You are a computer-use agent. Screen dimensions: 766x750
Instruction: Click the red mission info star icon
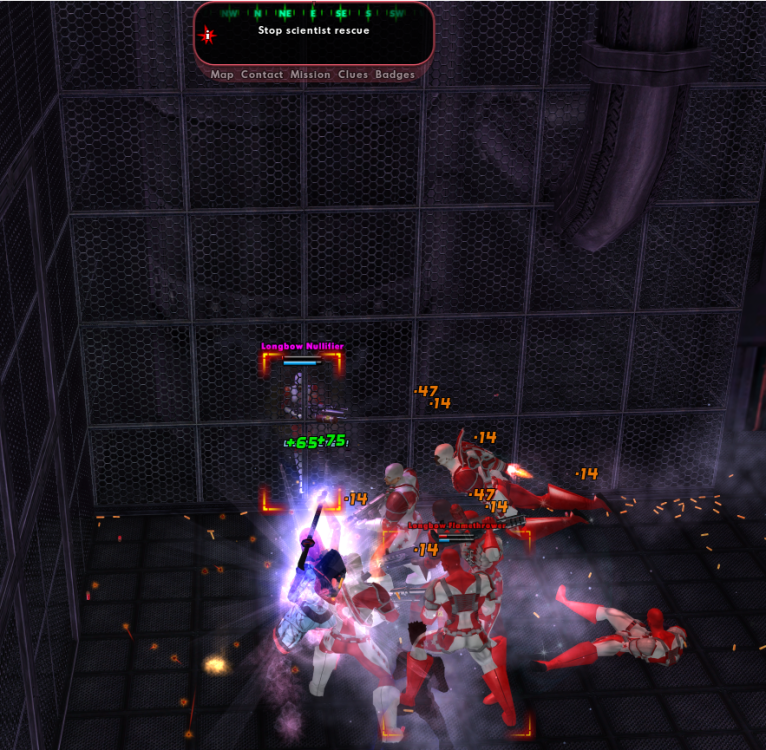pos(208,35)
